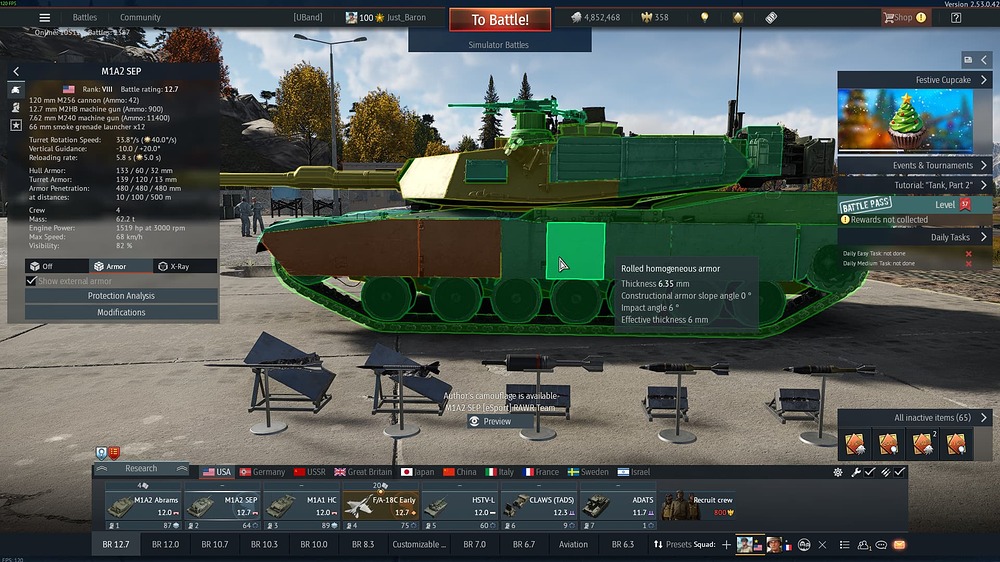The width and height of the screenshot is (1000, 562).
Task: Open the Community menu
Action: pyautogui.click(x=140, y=17)
